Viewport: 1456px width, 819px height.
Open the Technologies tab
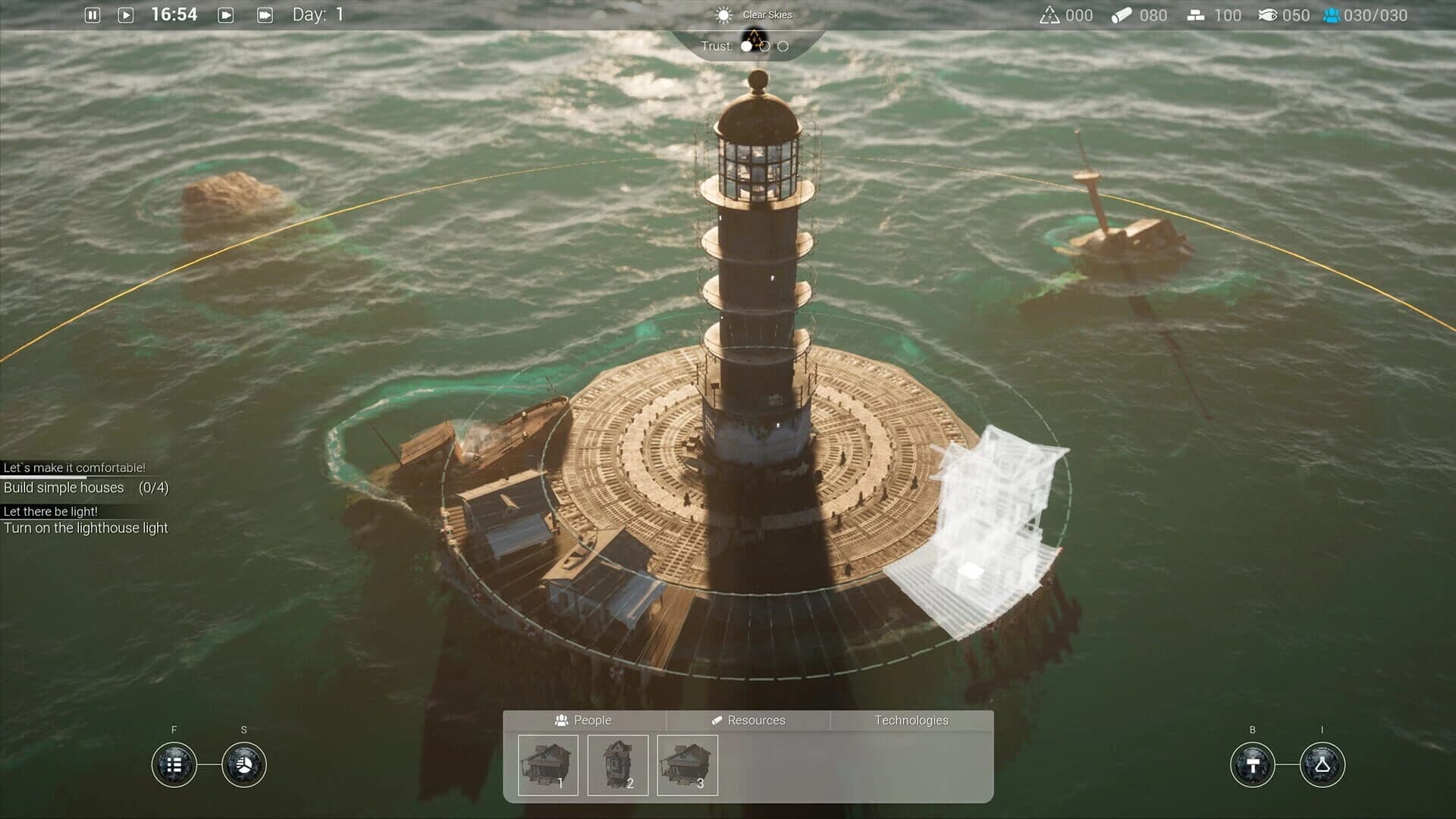pyautogui.click(x=911, y=720)
